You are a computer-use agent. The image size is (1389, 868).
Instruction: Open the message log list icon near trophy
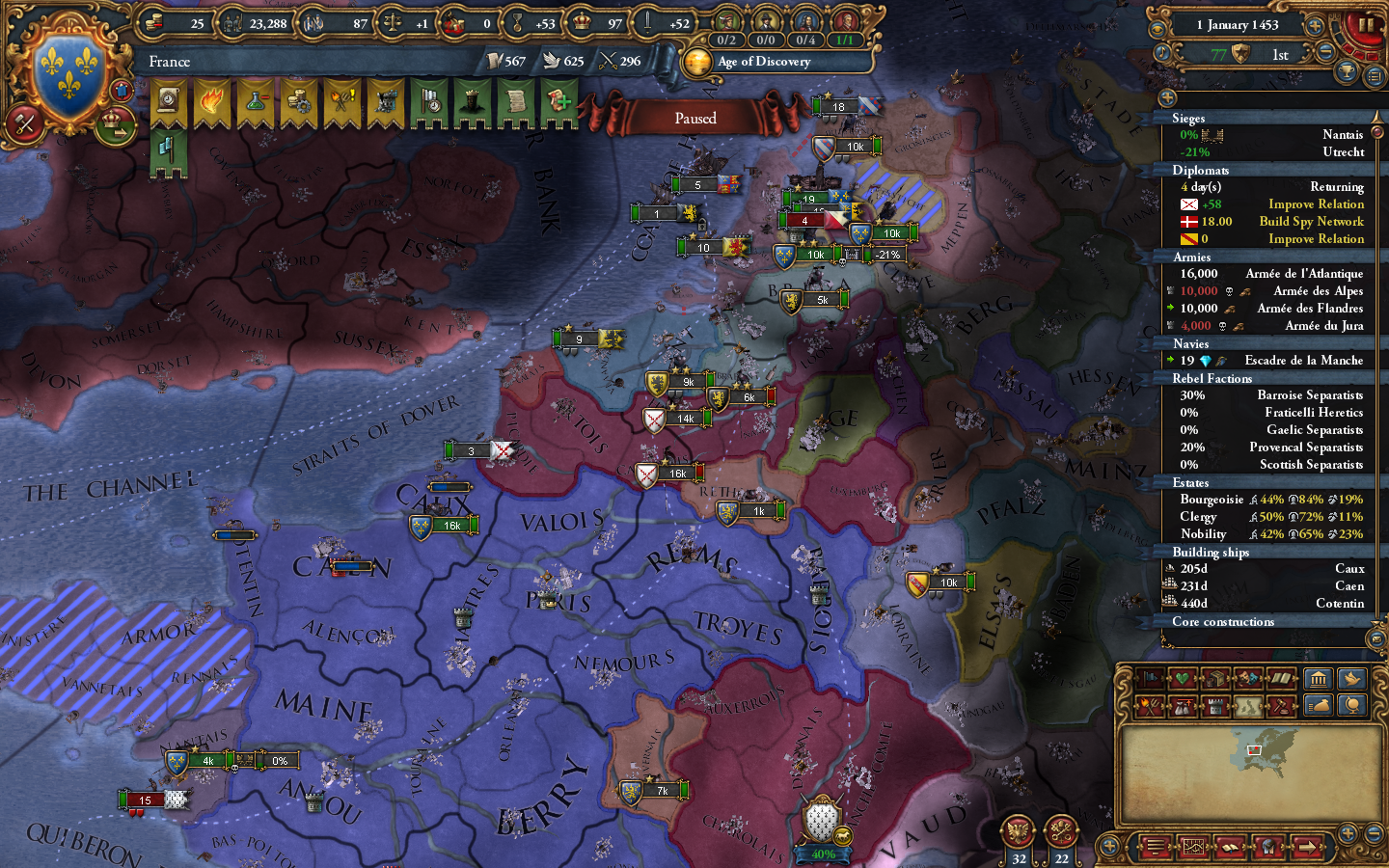point(1375,76)
